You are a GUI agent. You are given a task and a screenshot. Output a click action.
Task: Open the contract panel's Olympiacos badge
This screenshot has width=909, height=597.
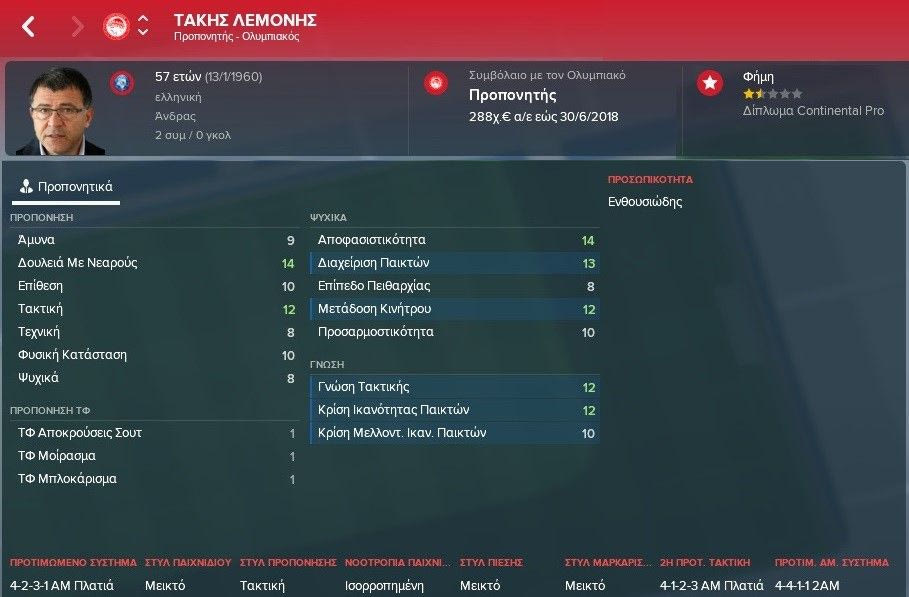tap(435, 83)
